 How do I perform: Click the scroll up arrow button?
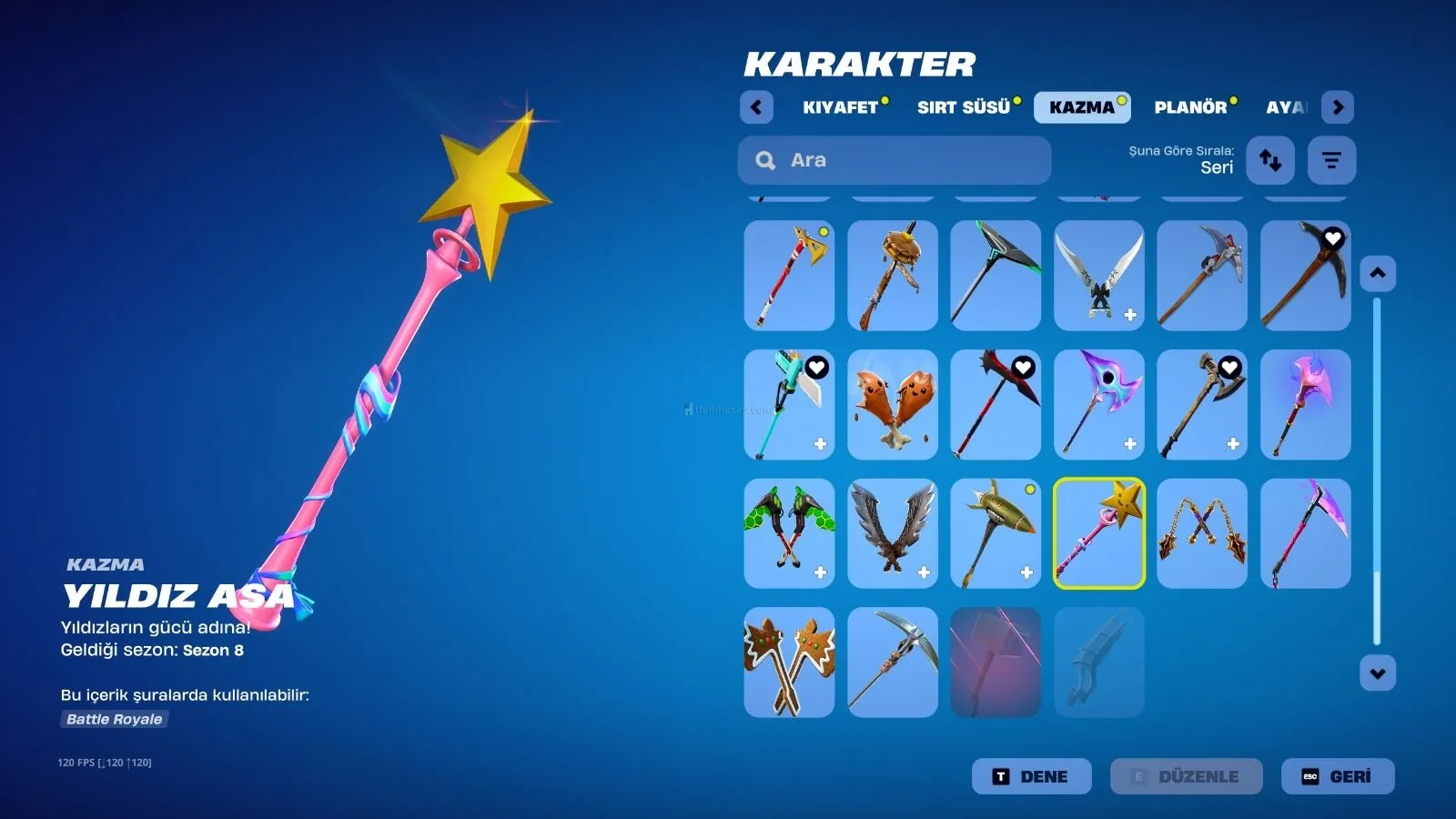click(x=1377, y=273)
